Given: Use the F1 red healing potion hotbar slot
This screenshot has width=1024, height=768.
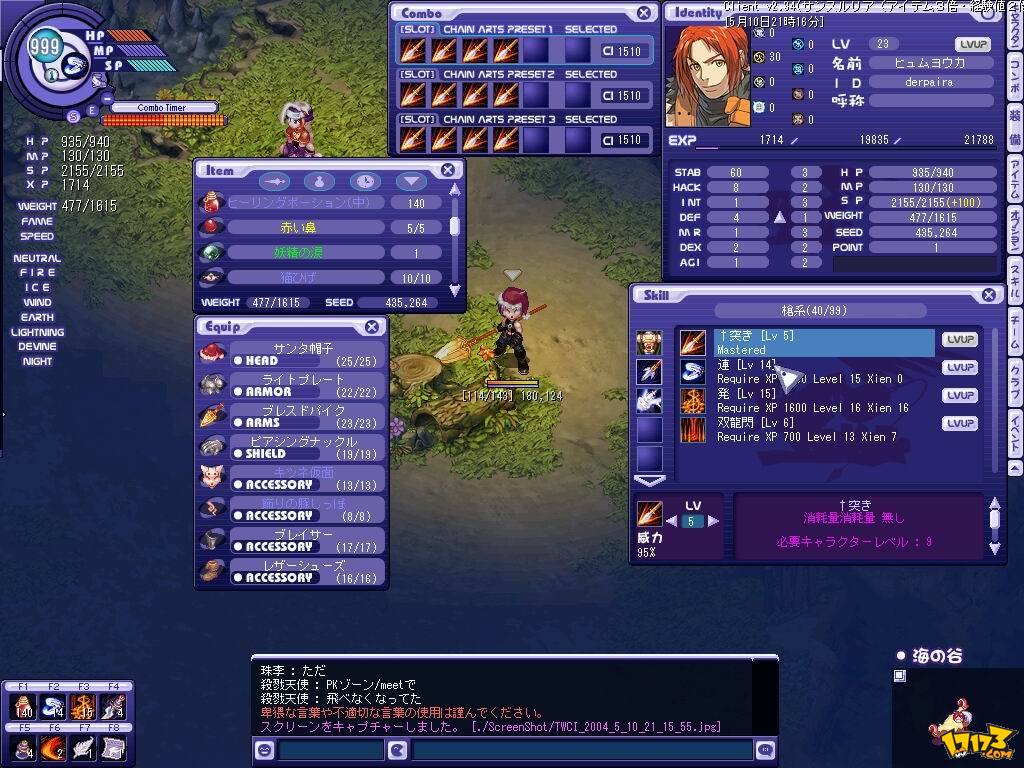Looking at the screenshot, I should pyautogui.click(x=23, y=707).
